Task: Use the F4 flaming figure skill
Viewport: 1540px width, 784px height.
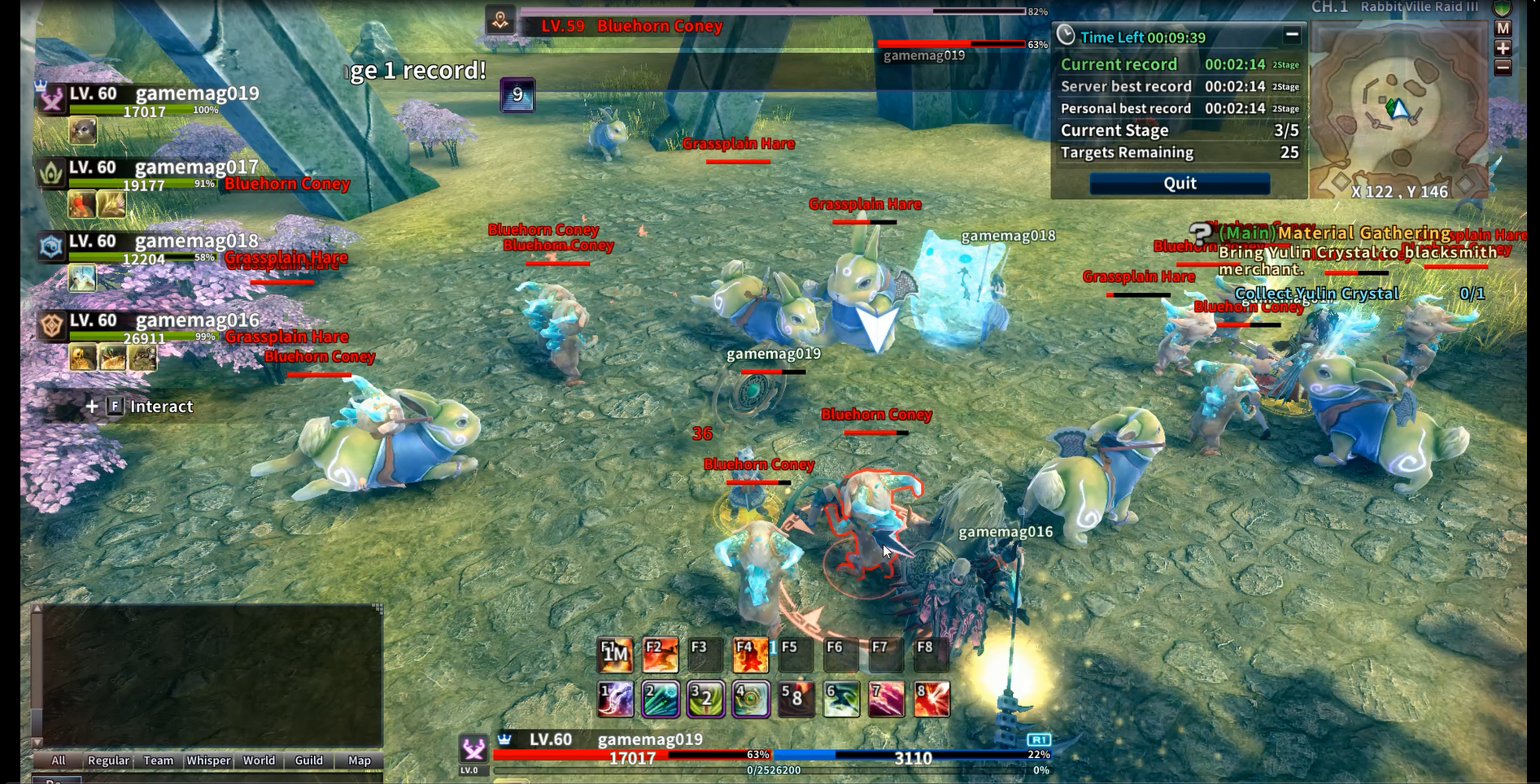Action: click(x=750, y=655)
